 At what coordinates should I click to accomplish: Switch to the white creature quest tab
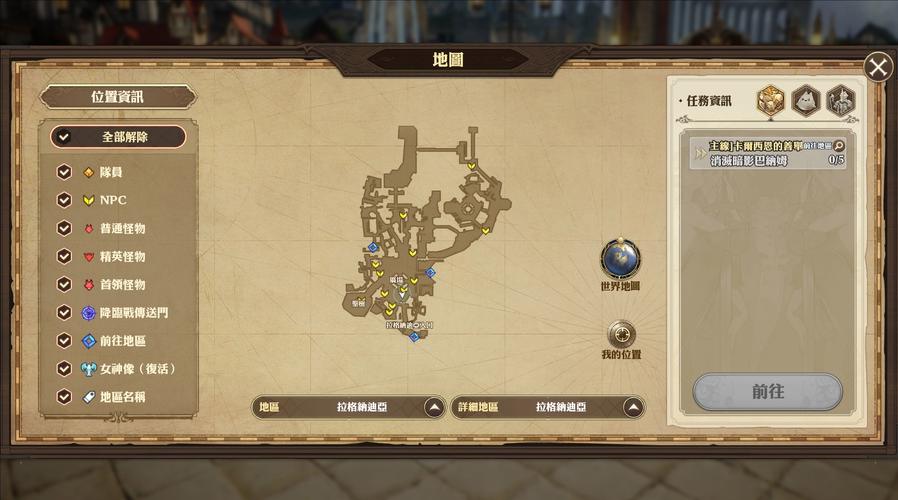point(806,100)
